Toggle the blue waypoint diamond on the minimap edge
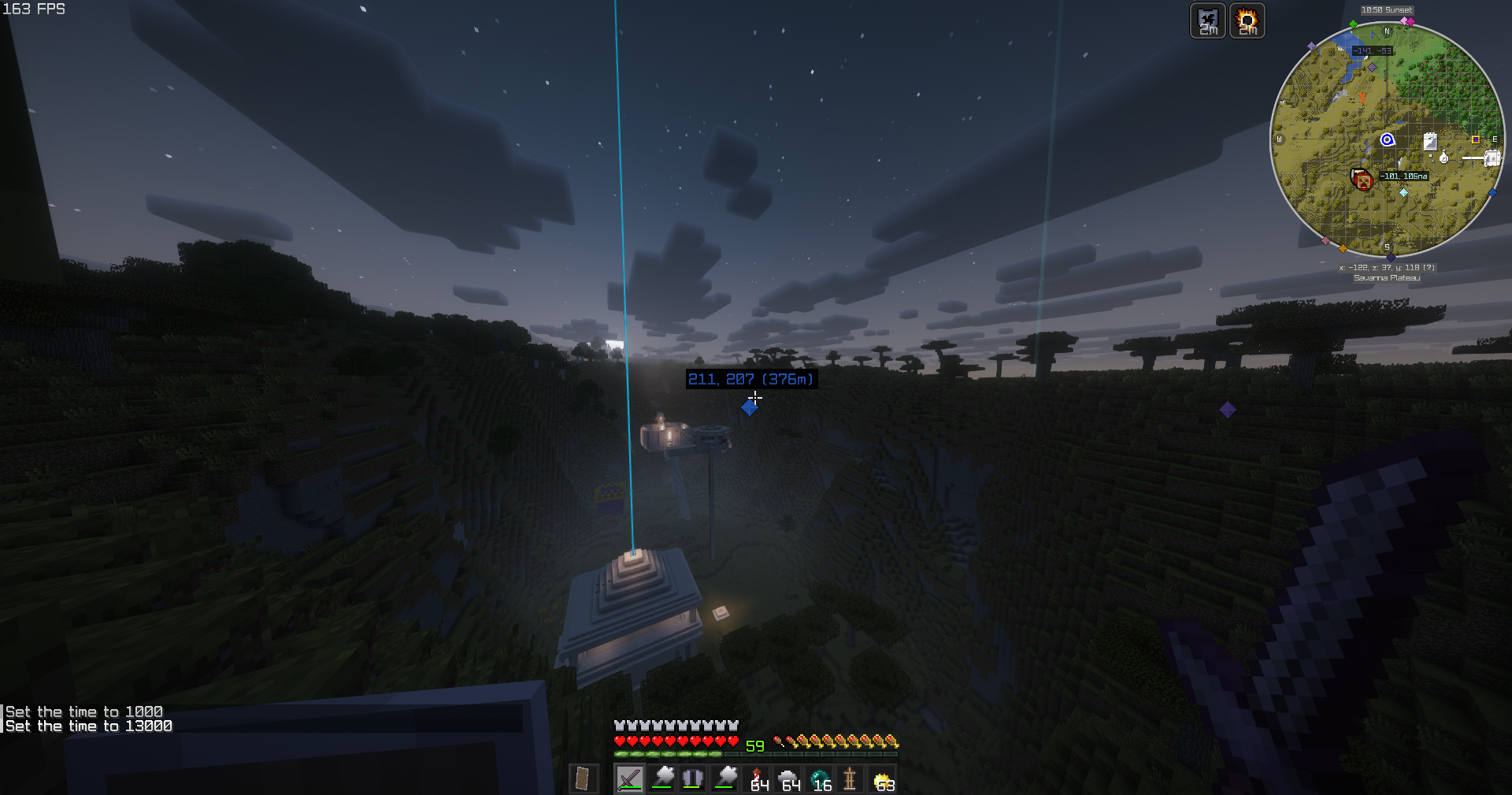Screen dimensions: 1512x795 1493,192
